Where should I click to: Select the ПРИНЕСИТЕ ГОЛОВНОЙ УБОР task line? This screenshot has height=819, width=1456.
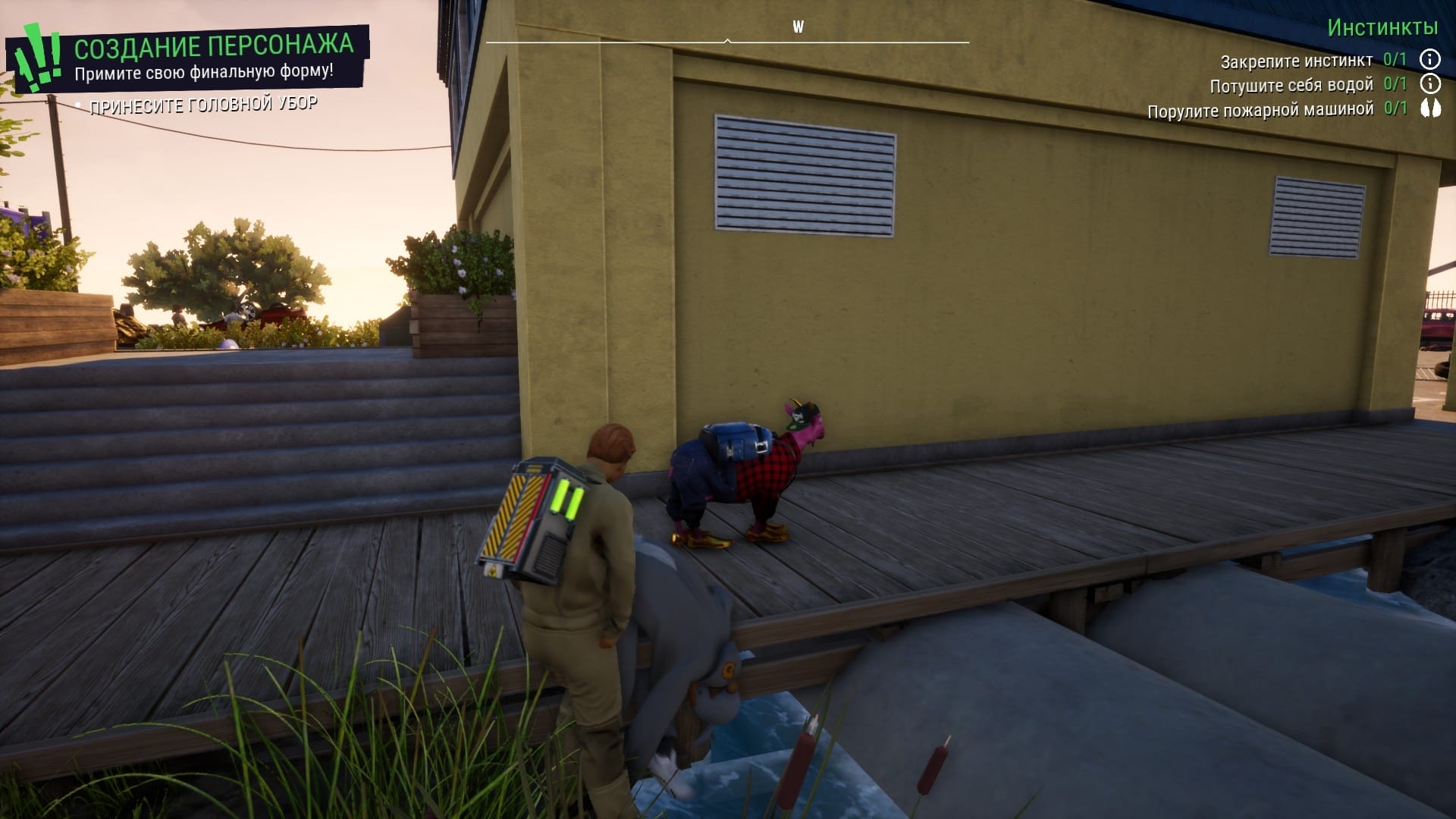click(205, 105)
